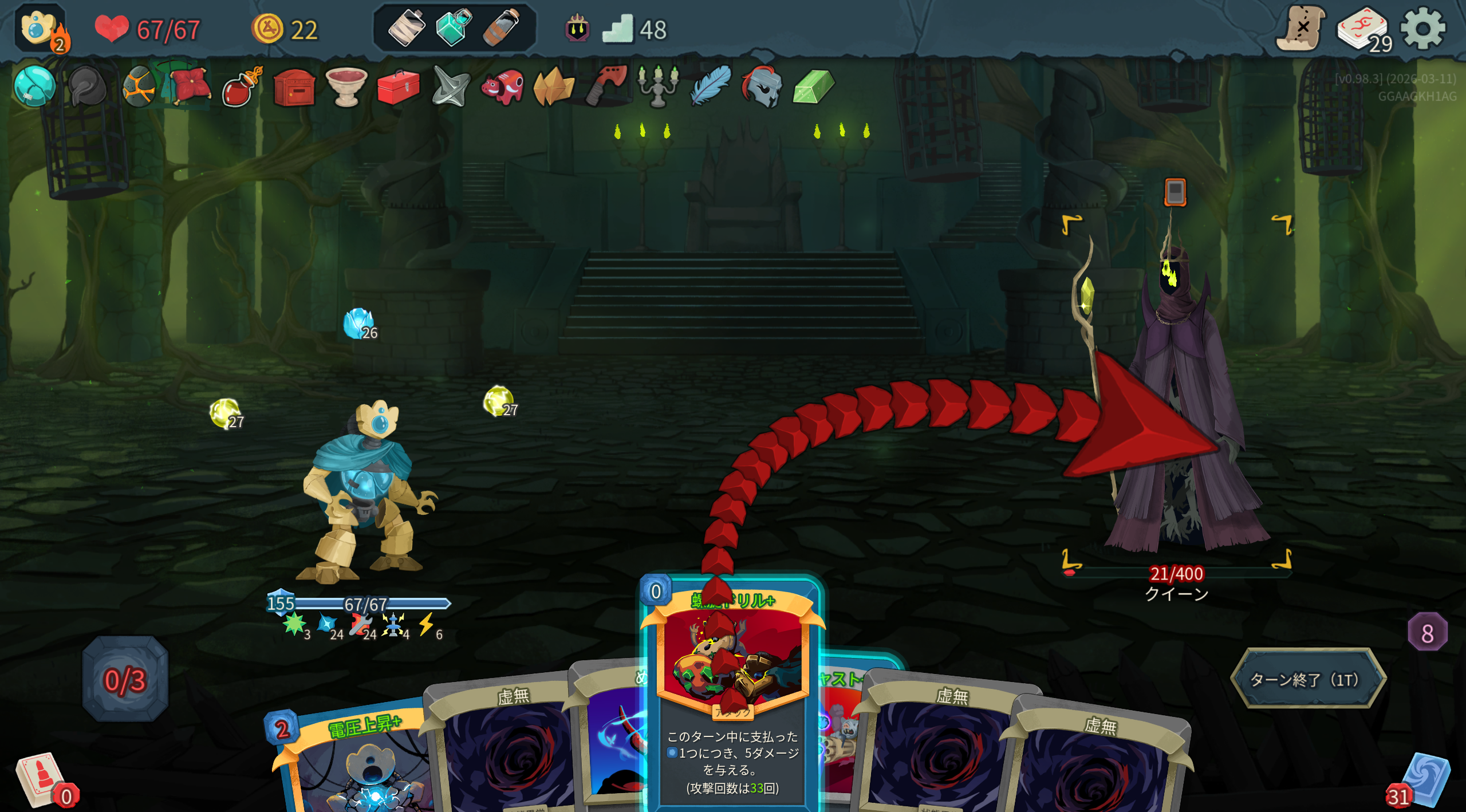Use the white bottle potion

[x=406, y=27]
